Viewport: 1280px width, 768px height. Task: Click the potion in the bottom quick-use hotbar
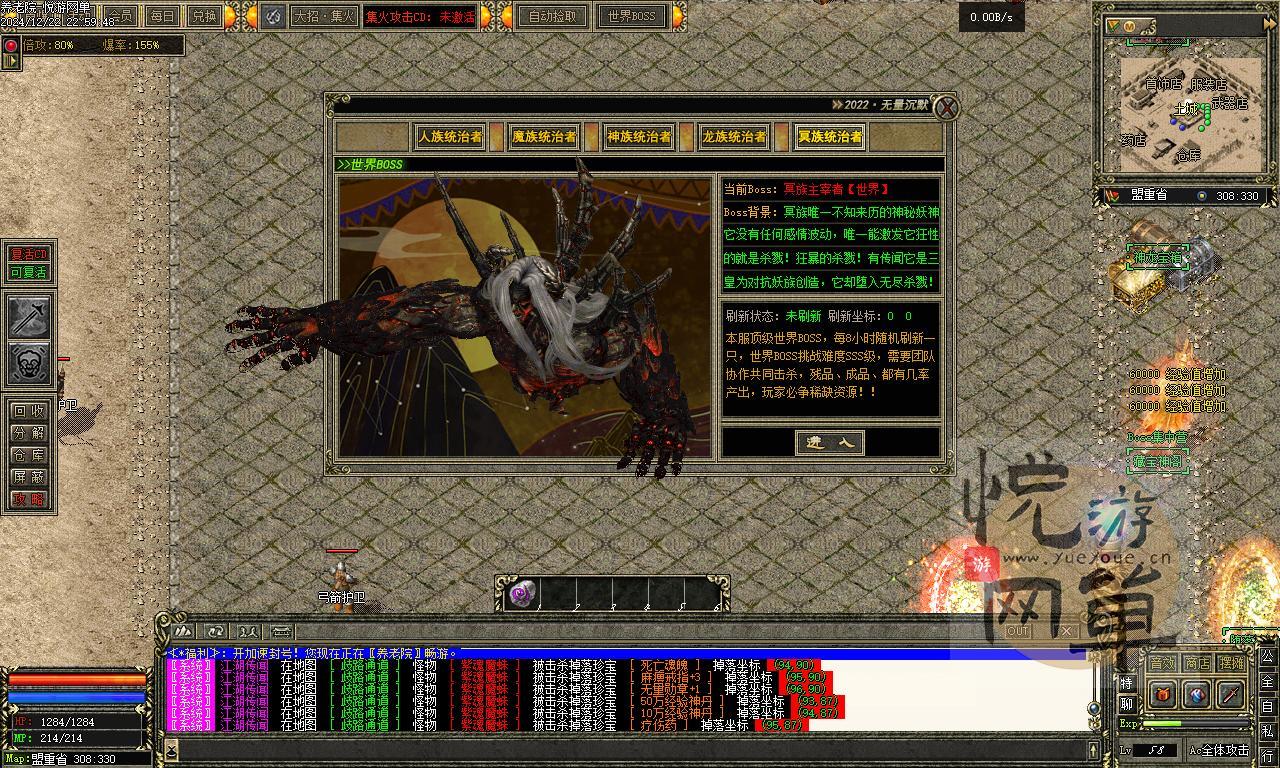519,593
